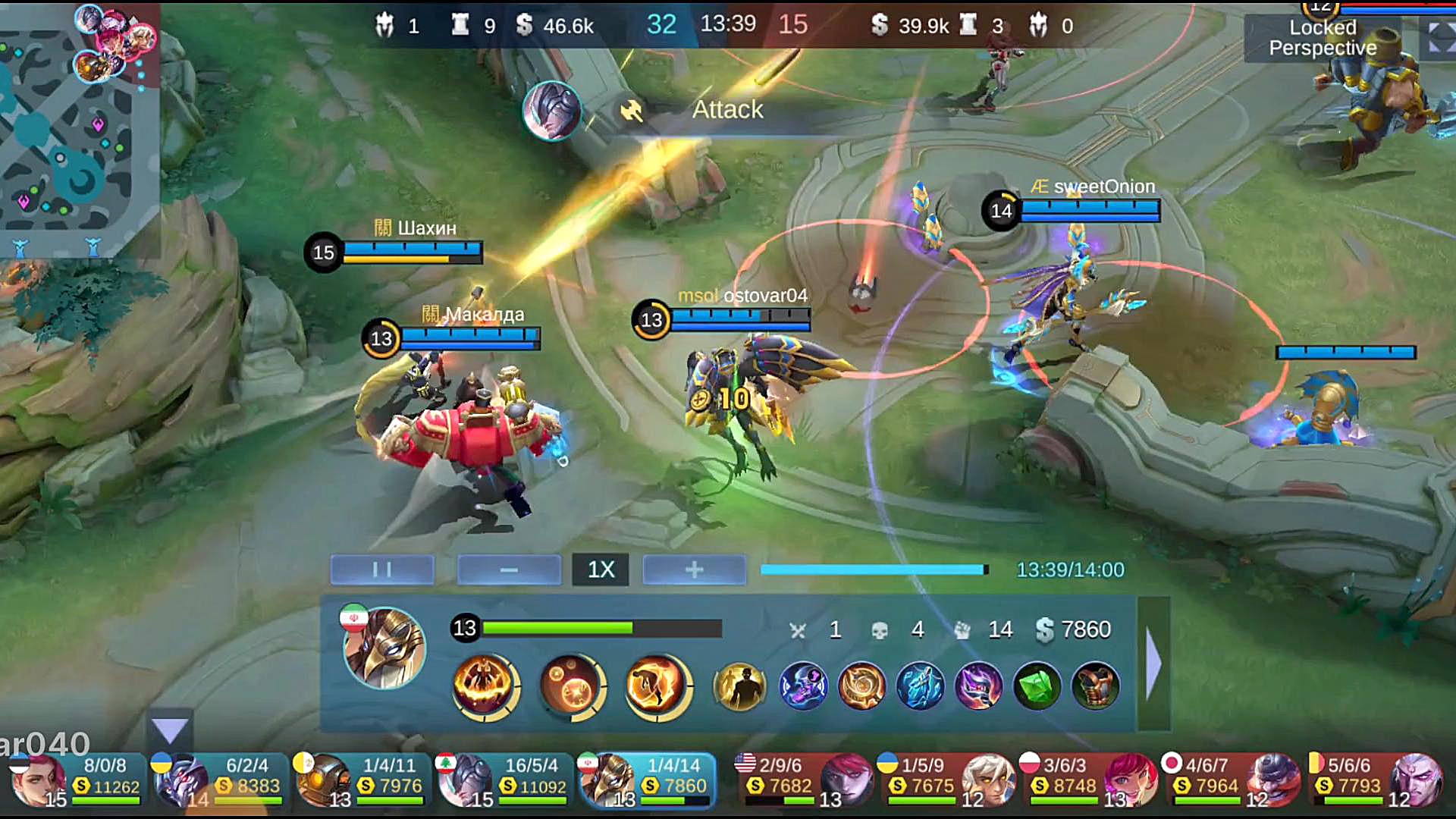Screen dimensions: 1456x819
Task: Inspect the flaming winged figure skill icon
Action: pos(486,686)
